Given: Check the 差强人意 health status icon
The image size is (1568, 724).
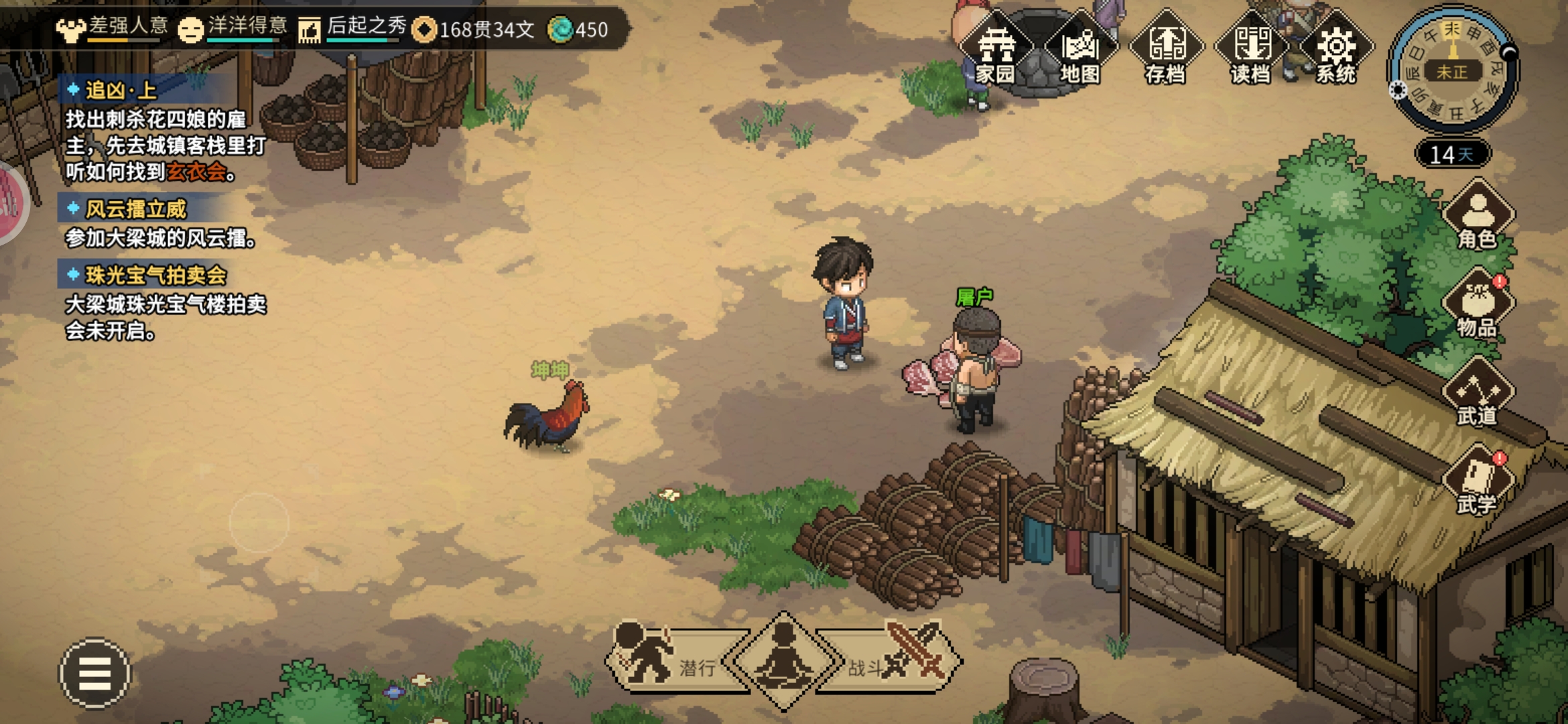Looking at the screenshot, I should tap(70, 29).
